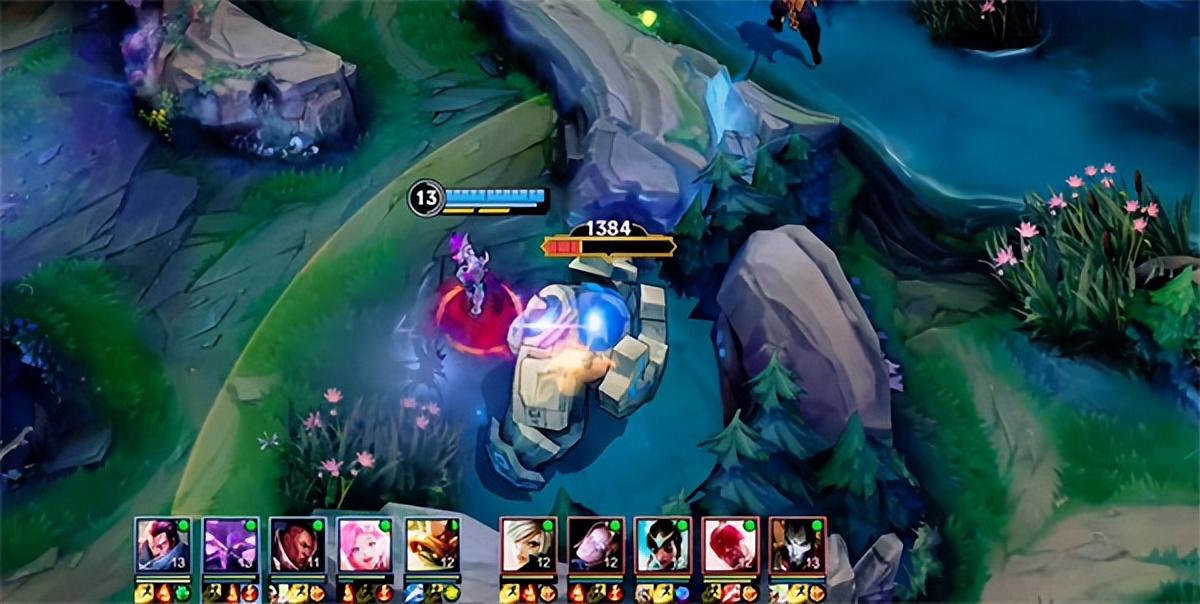The image size is (1200, 604).
Task: Select the crimson red-team champion portrait
Action: (x=730, y=545)
